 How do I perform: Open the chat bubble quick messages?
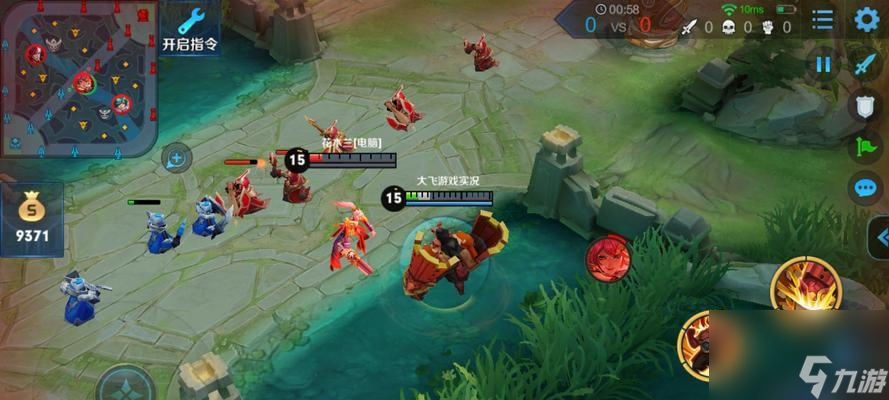coord(865,188)
